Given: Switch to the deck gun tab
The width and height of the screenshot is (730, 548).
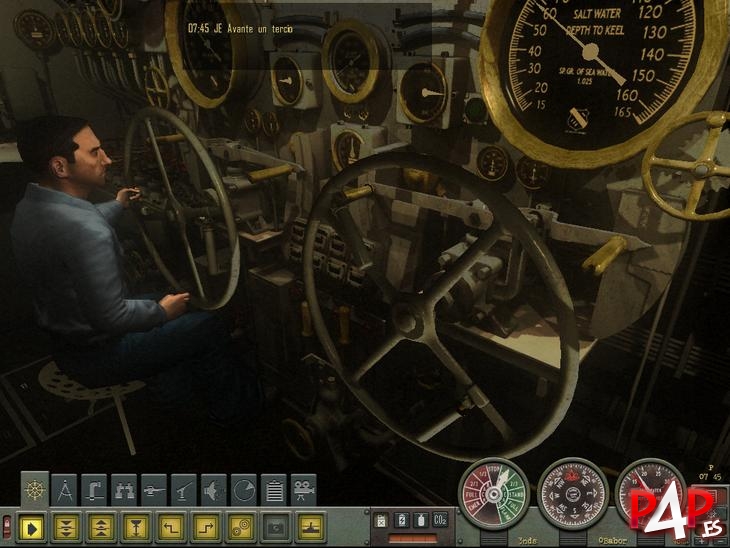Looking at the screenshot, I should click(x=184, y=489).
